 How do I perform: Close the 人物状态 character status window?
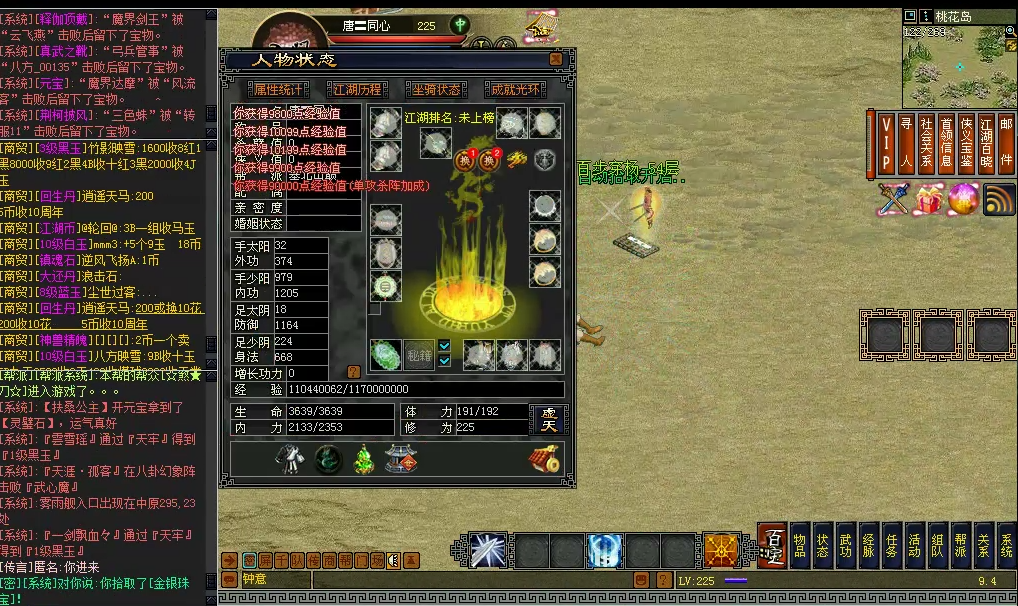556,60
